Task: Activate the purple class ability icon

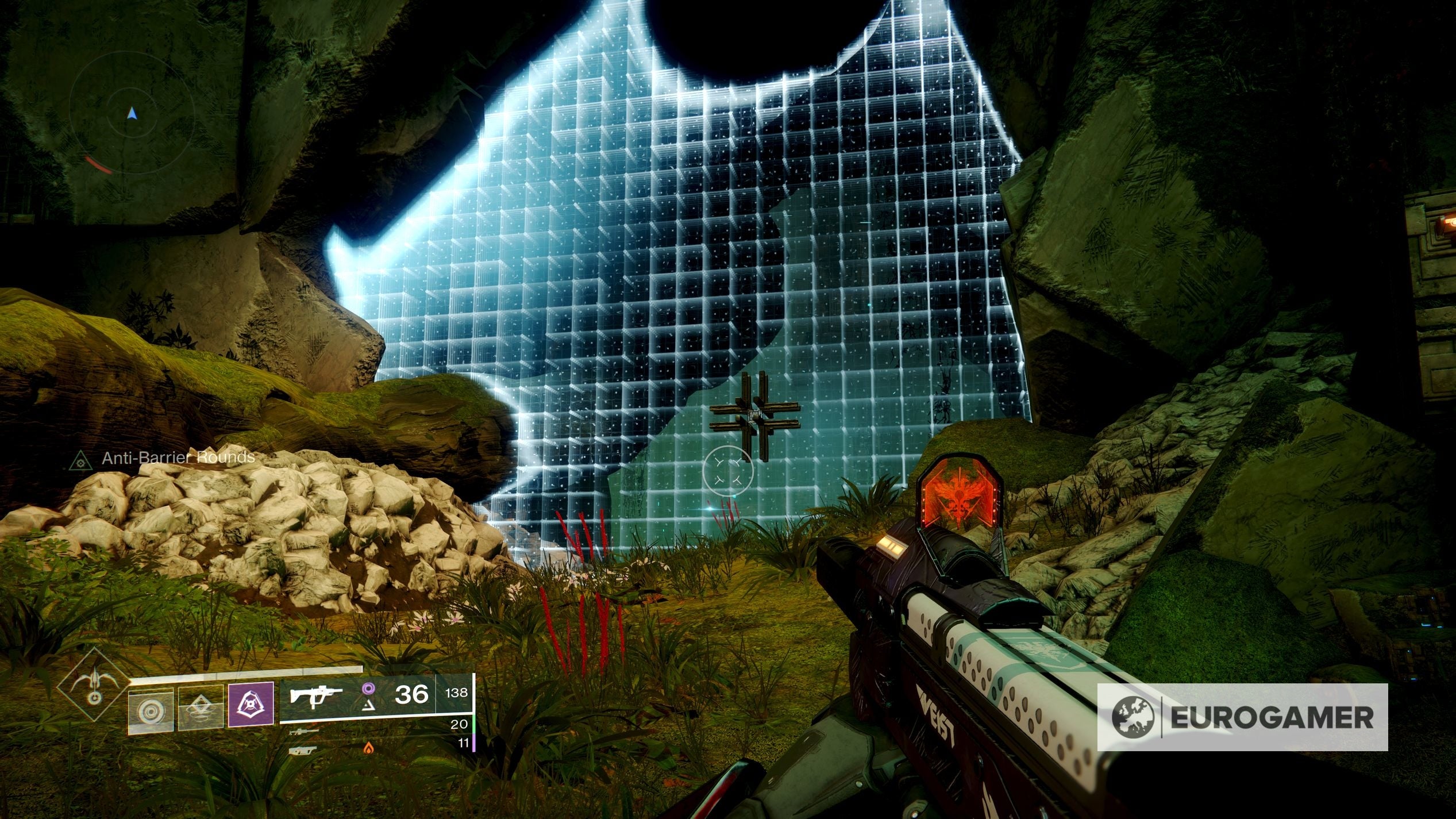Action: pos(251,706)
